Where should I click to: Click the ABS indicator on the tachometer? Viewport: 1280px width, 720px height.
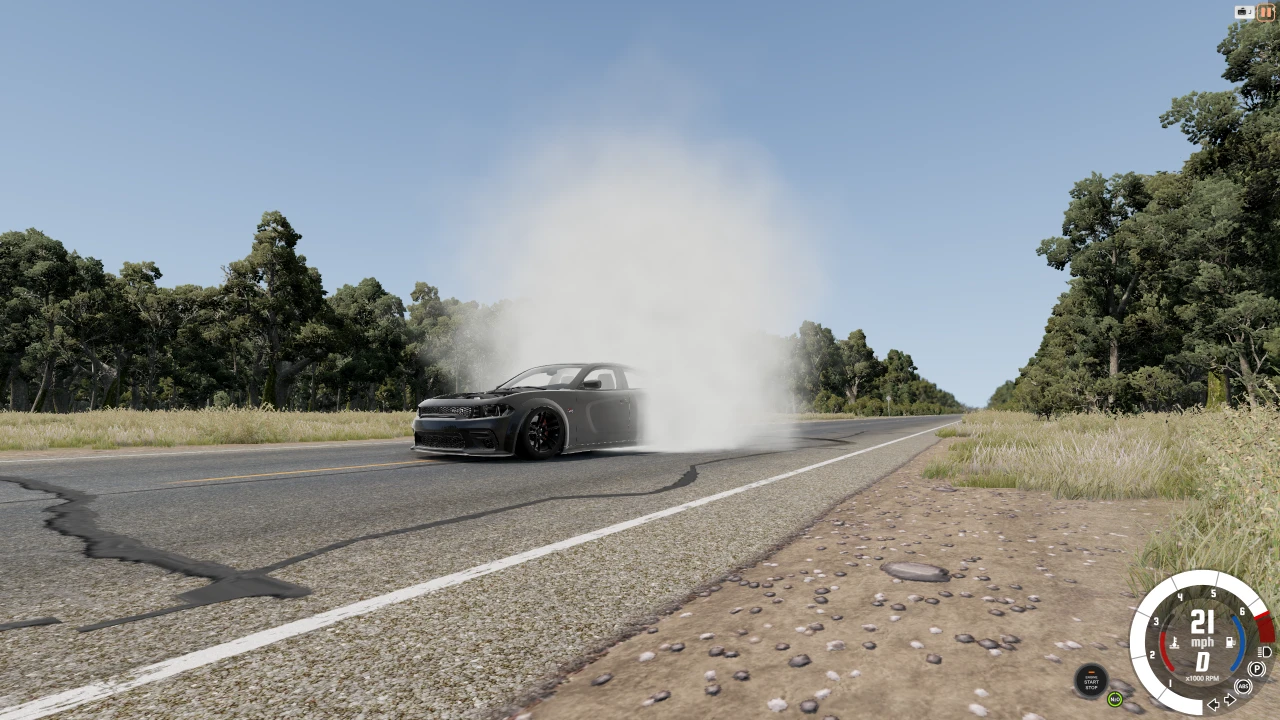tap(1243, 687)
